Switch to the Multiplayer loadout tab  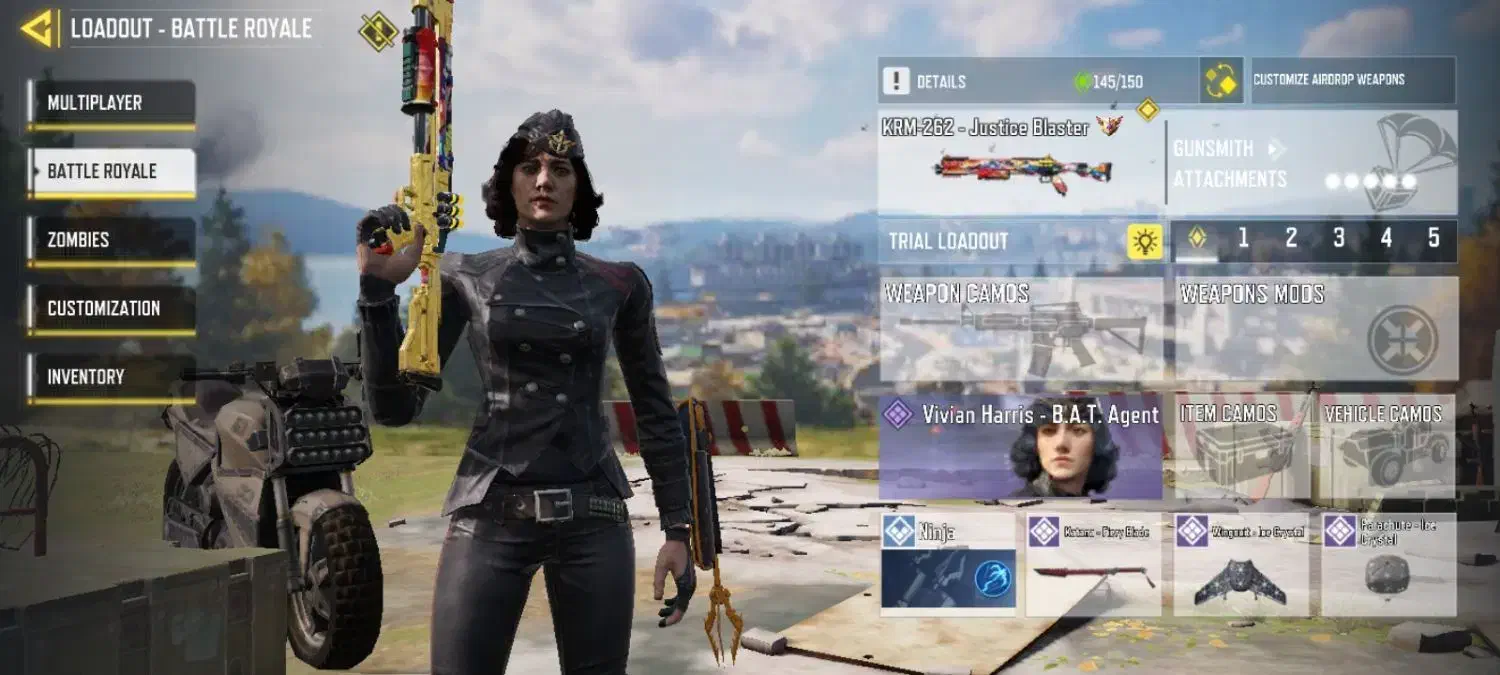[110, 103]
